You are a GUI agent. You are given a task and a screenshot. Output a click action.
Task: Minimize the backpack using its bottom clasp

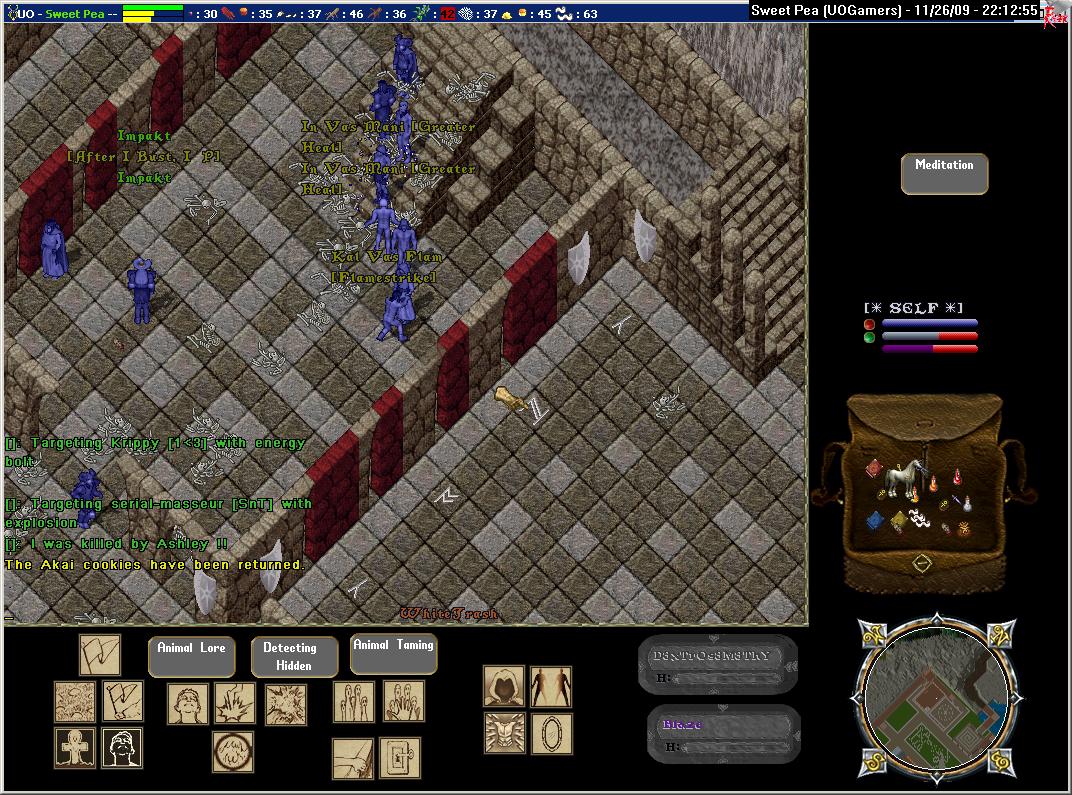(922, 564)
